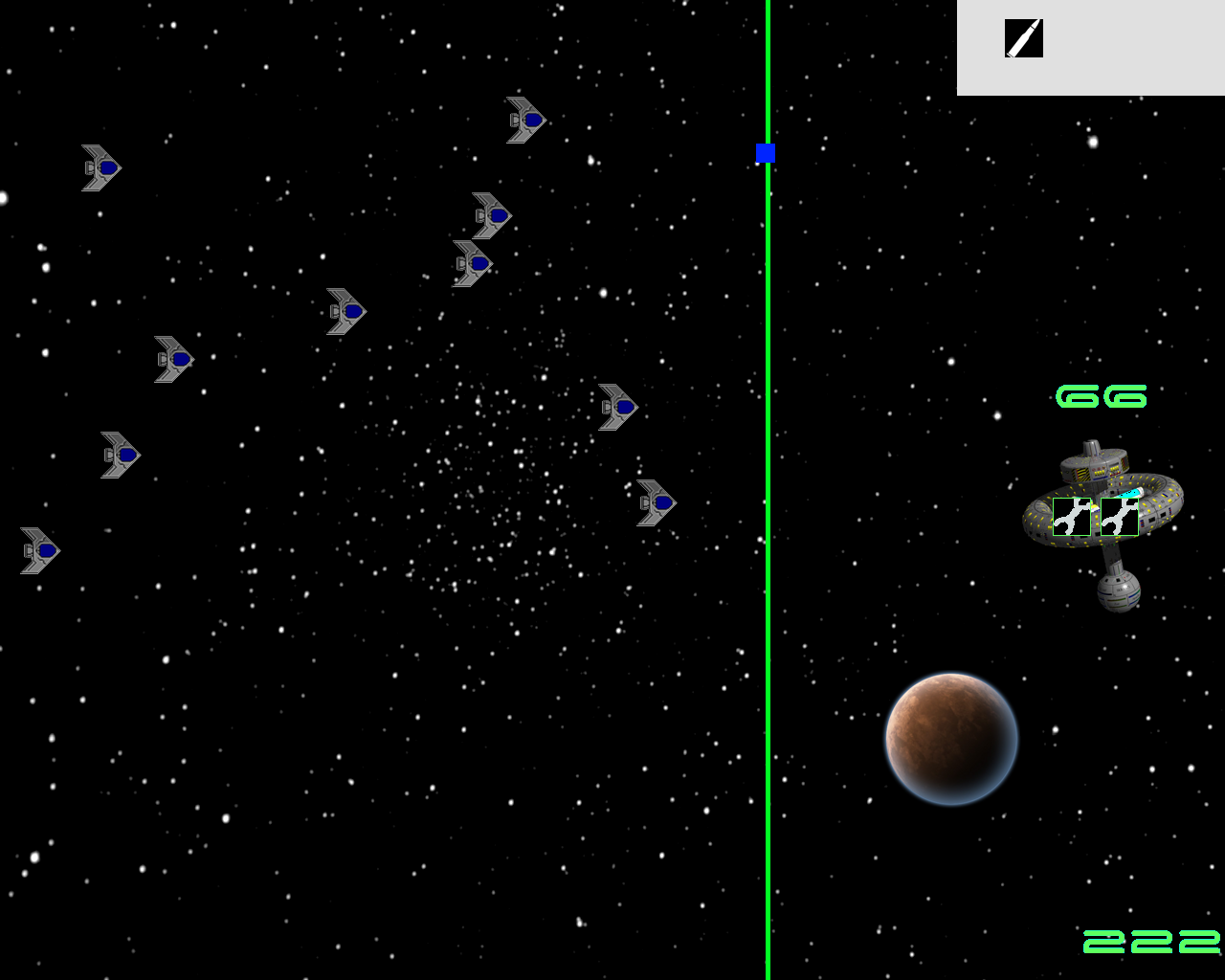Click the enemy ship in the upper-left corner
Screen dimensions: 1225x980
[x=100, y=167]
